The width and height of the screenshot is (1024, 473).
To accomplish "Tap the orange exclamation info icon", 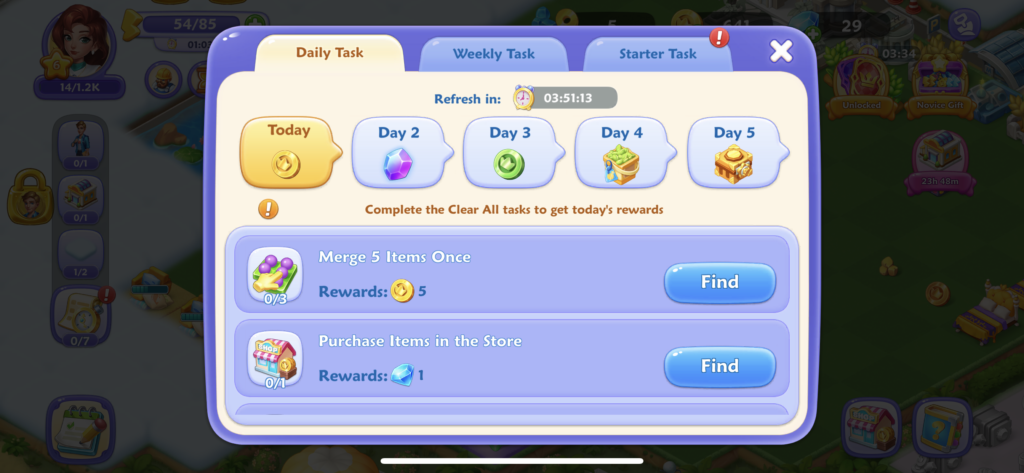I will pos(268,210).
